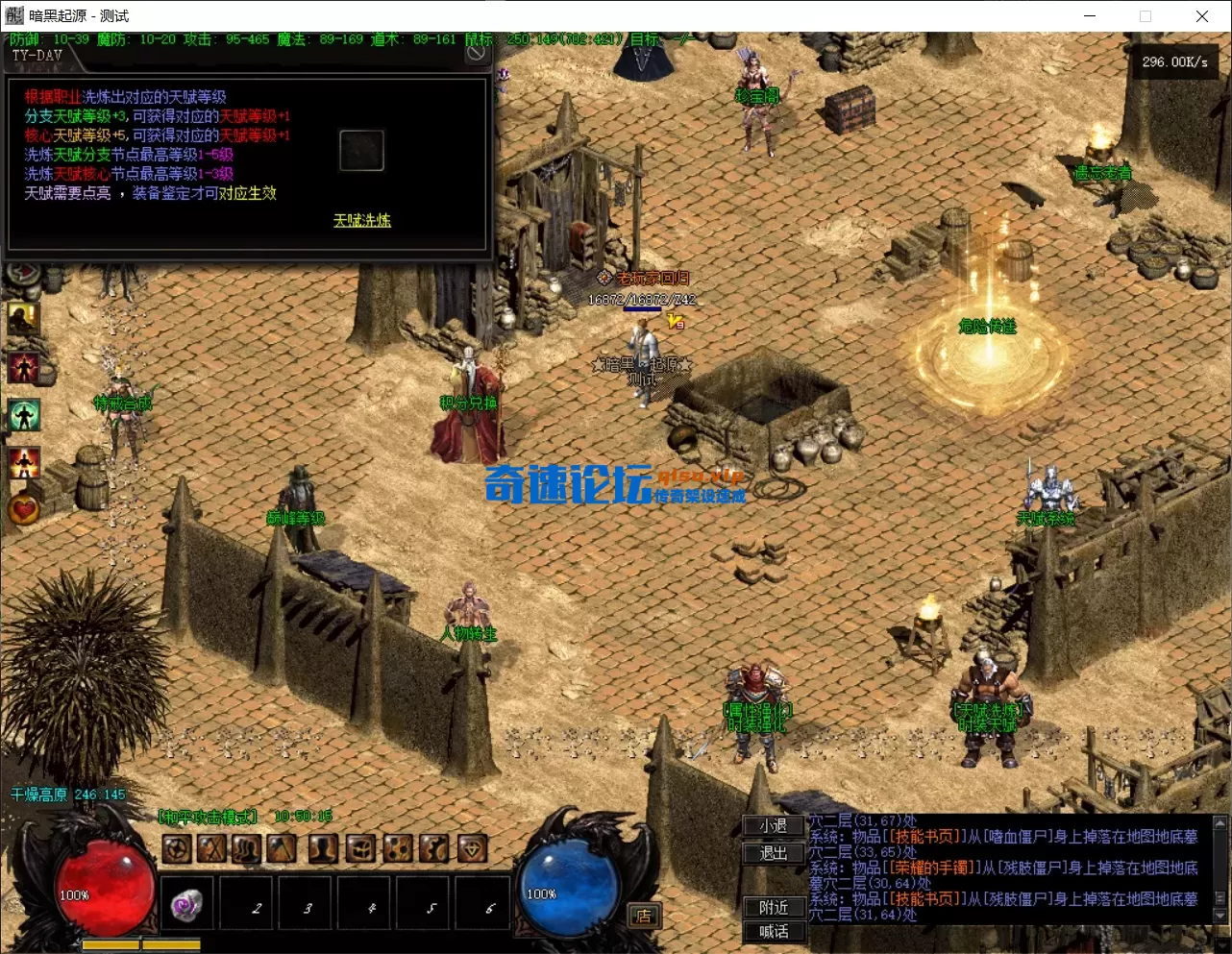Image resolution: width=1232 pixels, height=954 pixels.
Task: Click the diamond emblem icon at the toolbar's end
Action: coord(473,847)
